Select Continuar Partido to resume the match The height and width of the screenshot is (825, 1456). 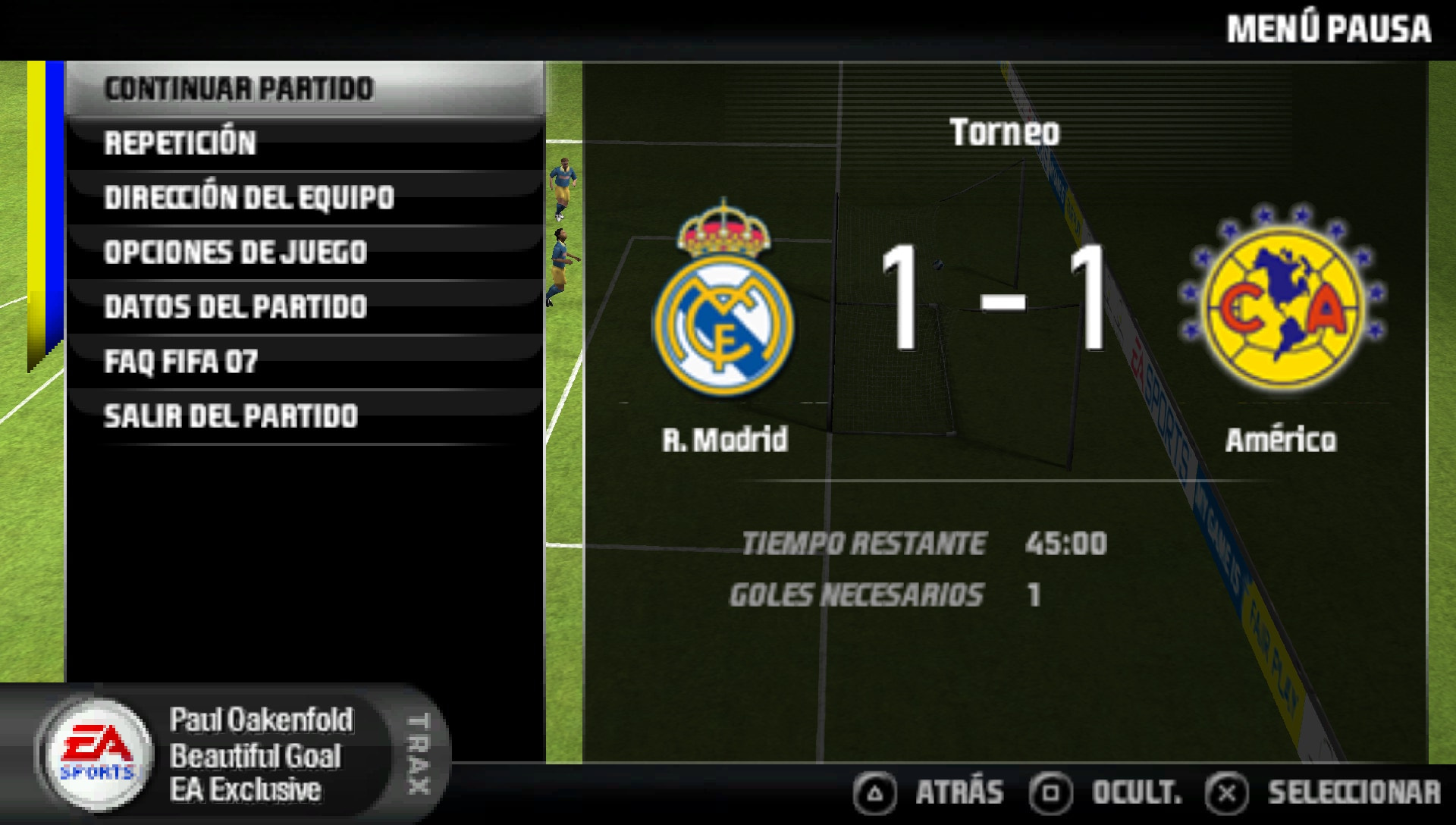(x=239, y=89)
